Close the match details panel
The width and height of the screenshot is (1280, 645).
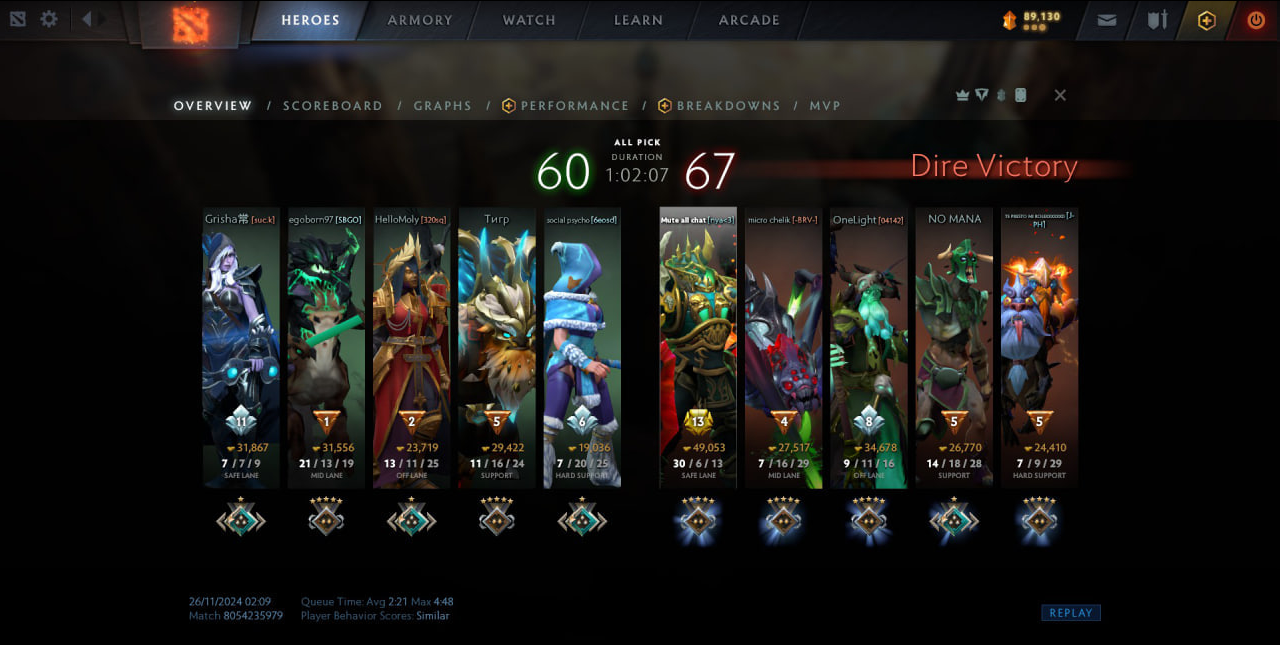(x=1060, y=95)
